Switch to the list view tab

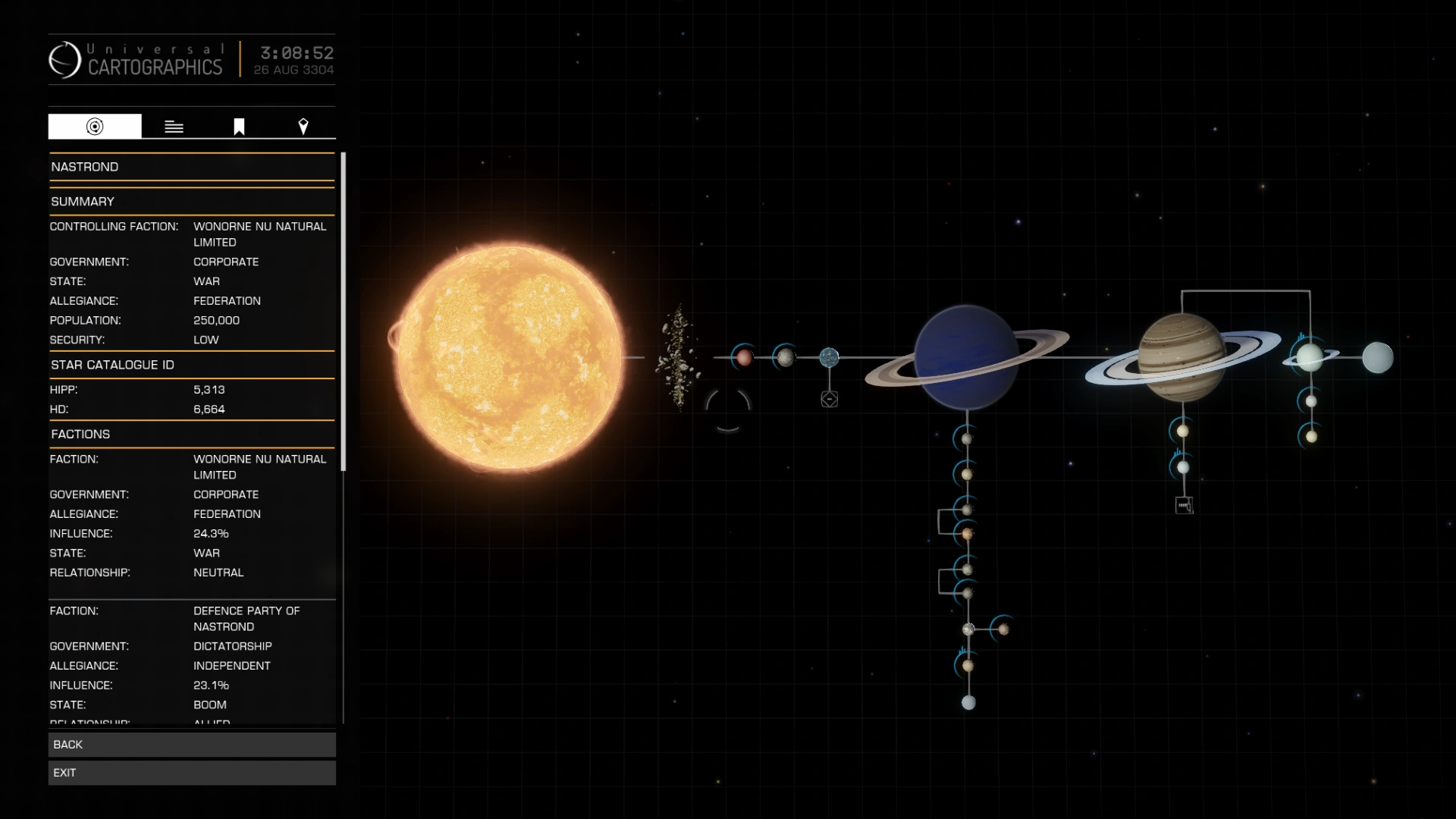174,126
